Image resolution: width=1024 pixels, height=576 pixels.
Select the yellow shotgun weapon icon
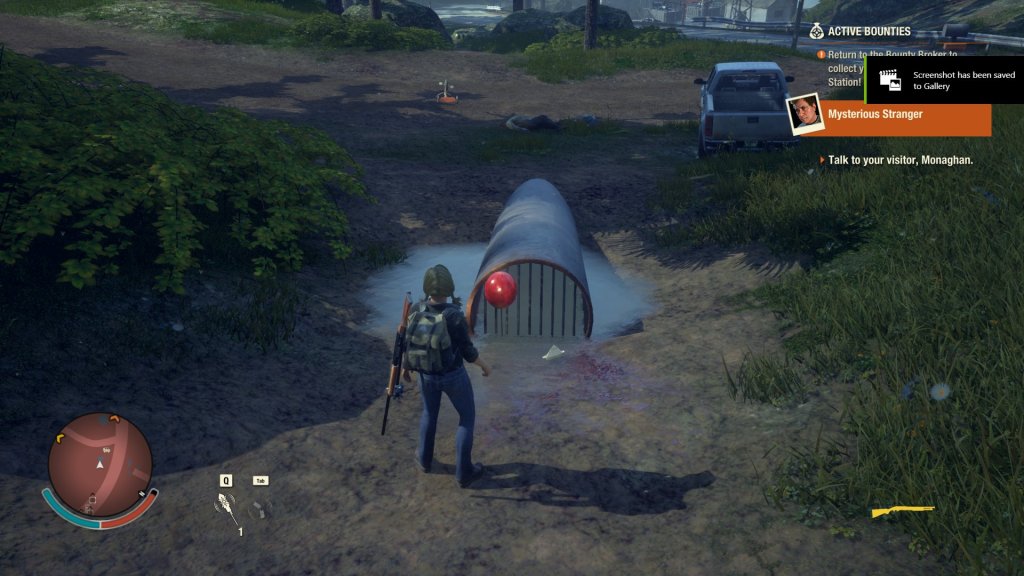pyautogui.click(x=901, y=512)
